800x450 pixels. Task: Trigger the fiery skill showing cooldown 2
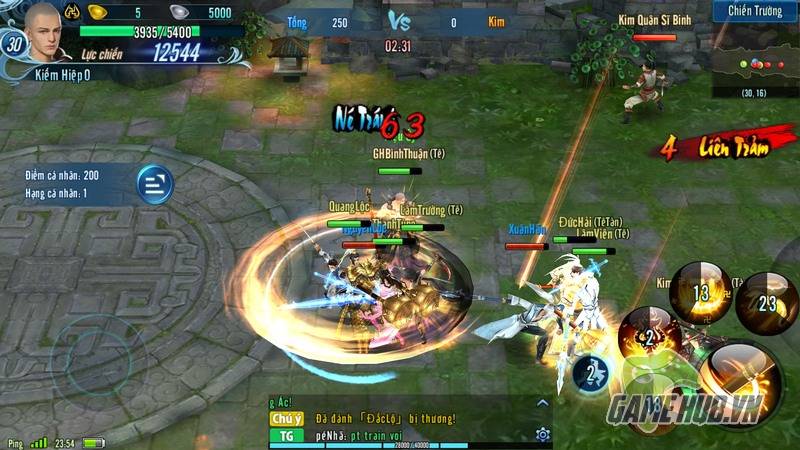[x=650, y=336]
